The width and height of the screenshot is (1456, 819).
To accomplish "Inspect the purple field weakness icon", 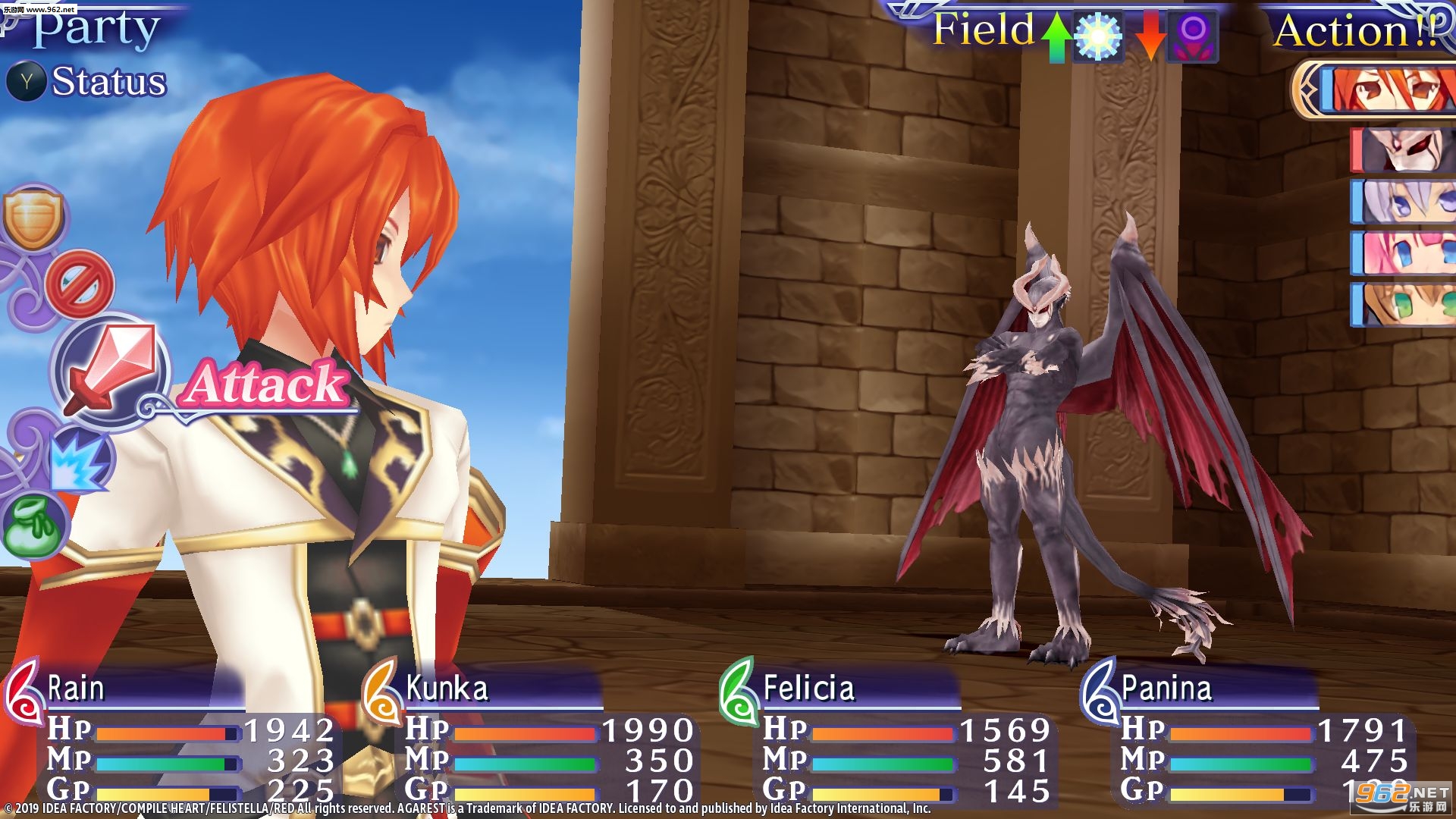I will point(1193,35).
